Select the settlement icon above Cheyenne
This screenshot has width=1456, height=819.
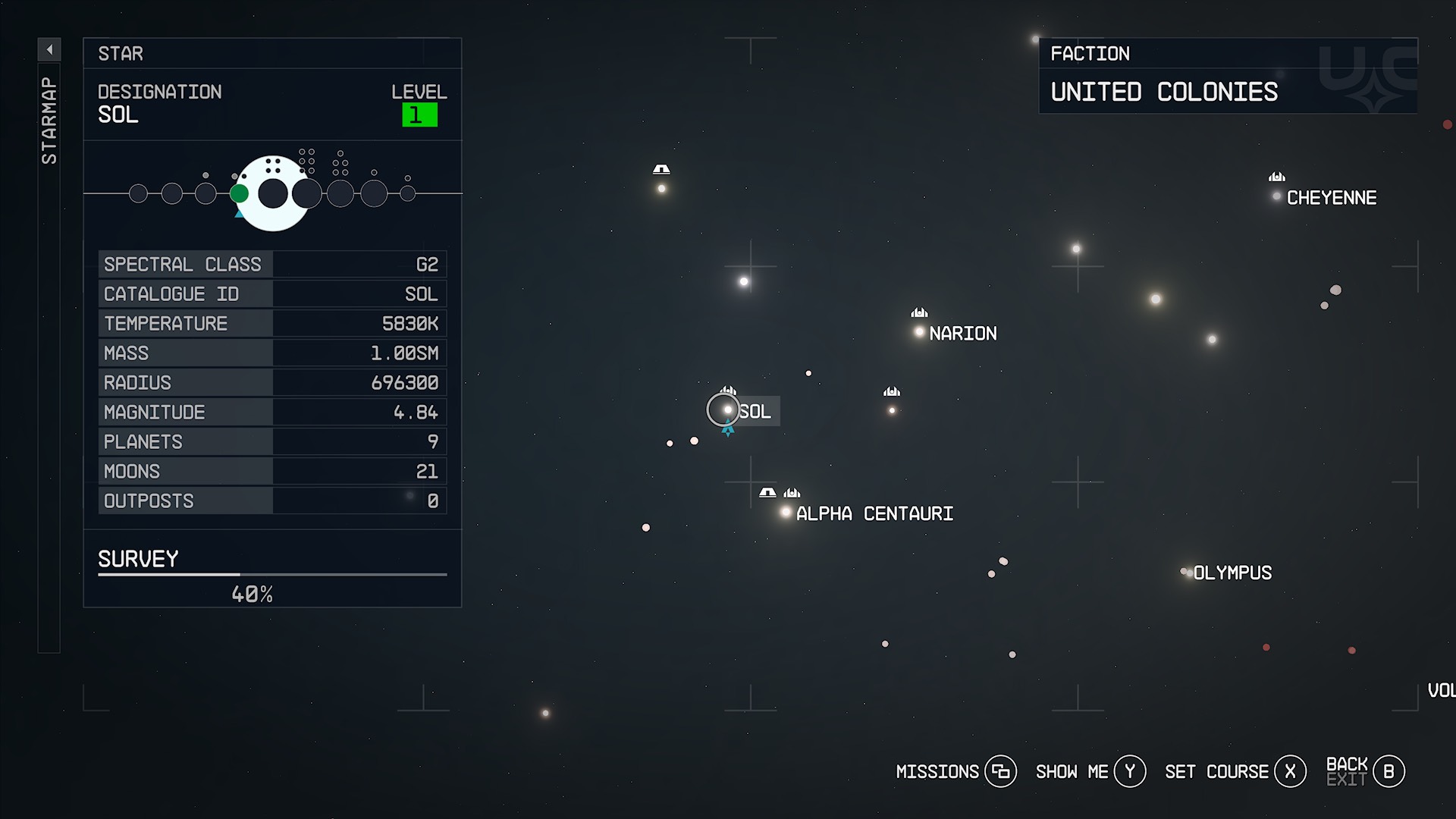pos(1276,177)
